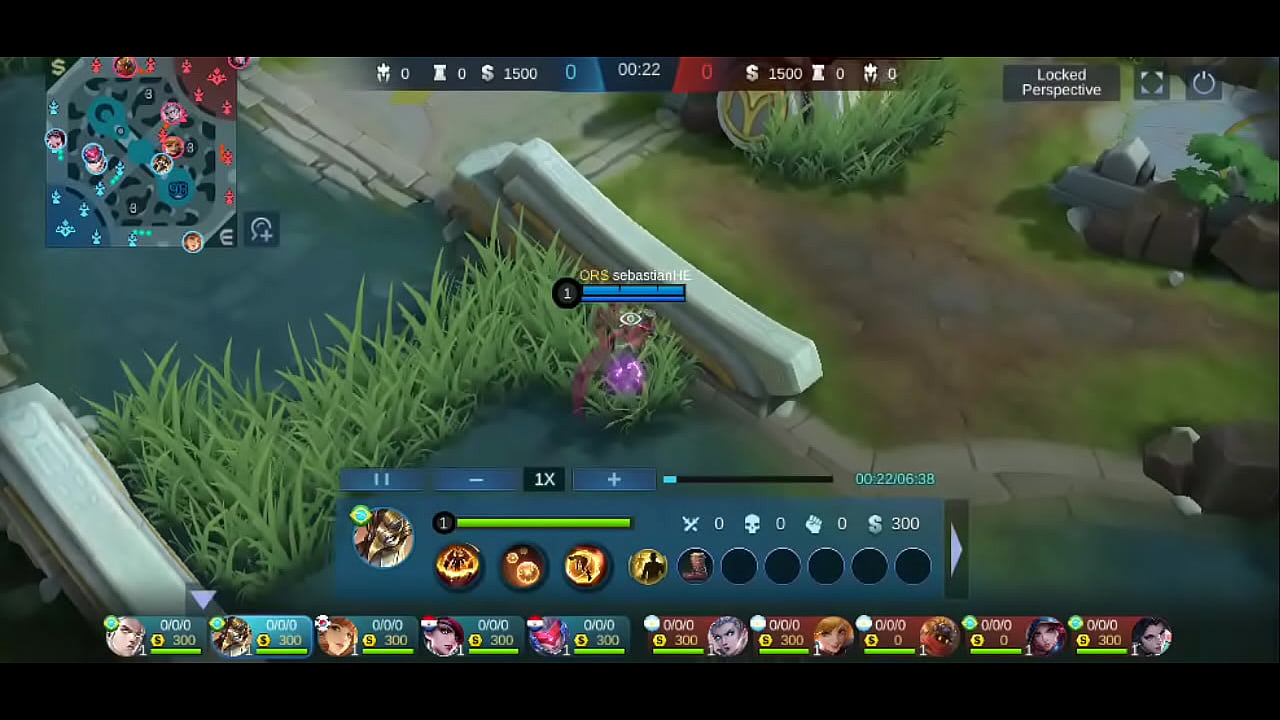Select the second orange skill icon

[x=521, y=566]
